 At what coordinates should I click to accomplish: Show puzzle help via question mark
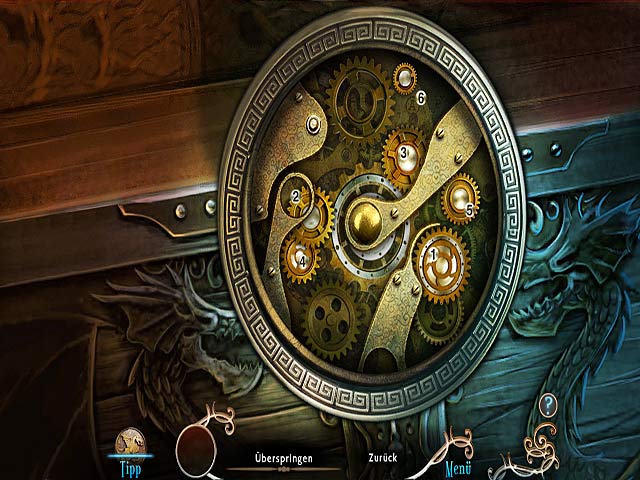coord(548,405)
